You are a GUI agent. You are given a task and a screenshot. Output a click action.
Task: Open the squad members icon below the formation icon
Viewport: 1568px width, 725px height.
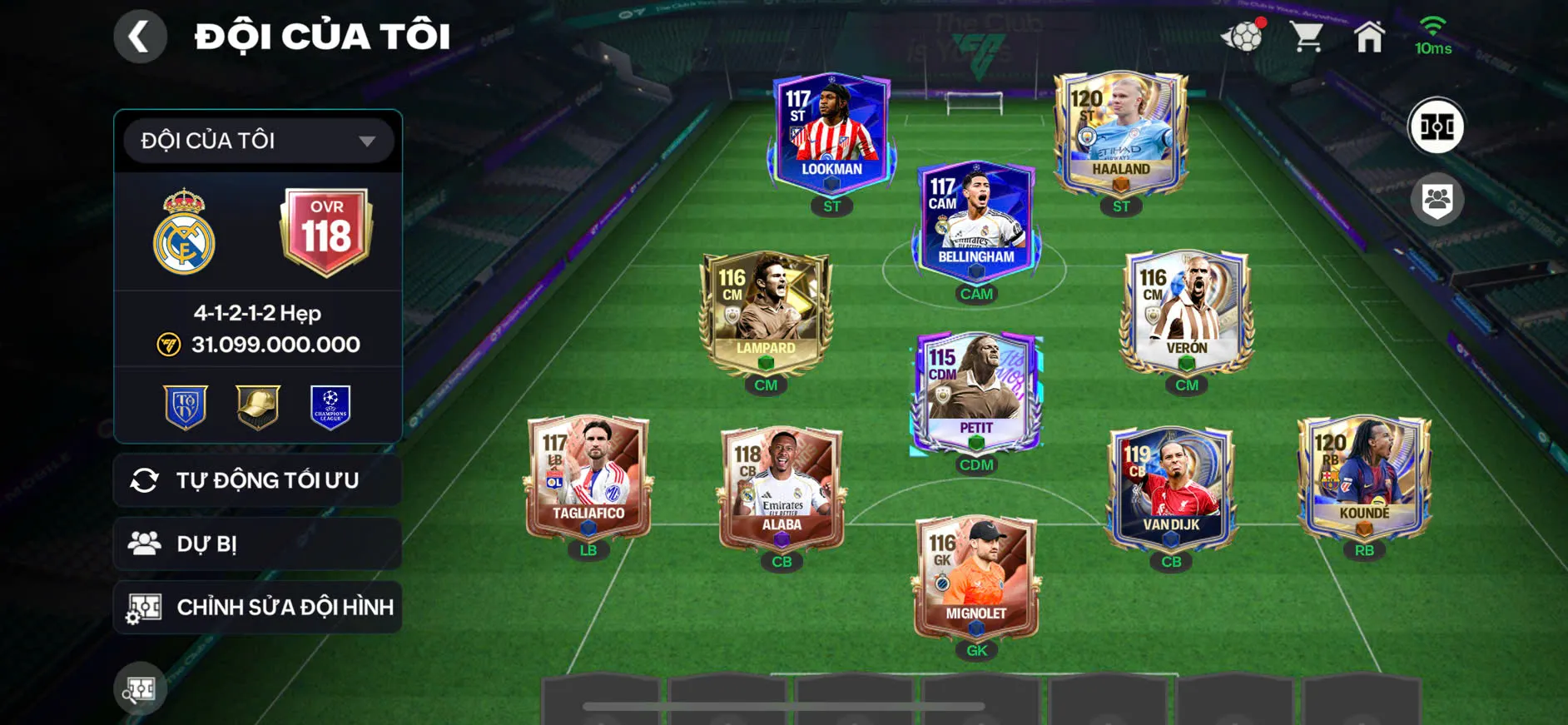(1437, 197)
